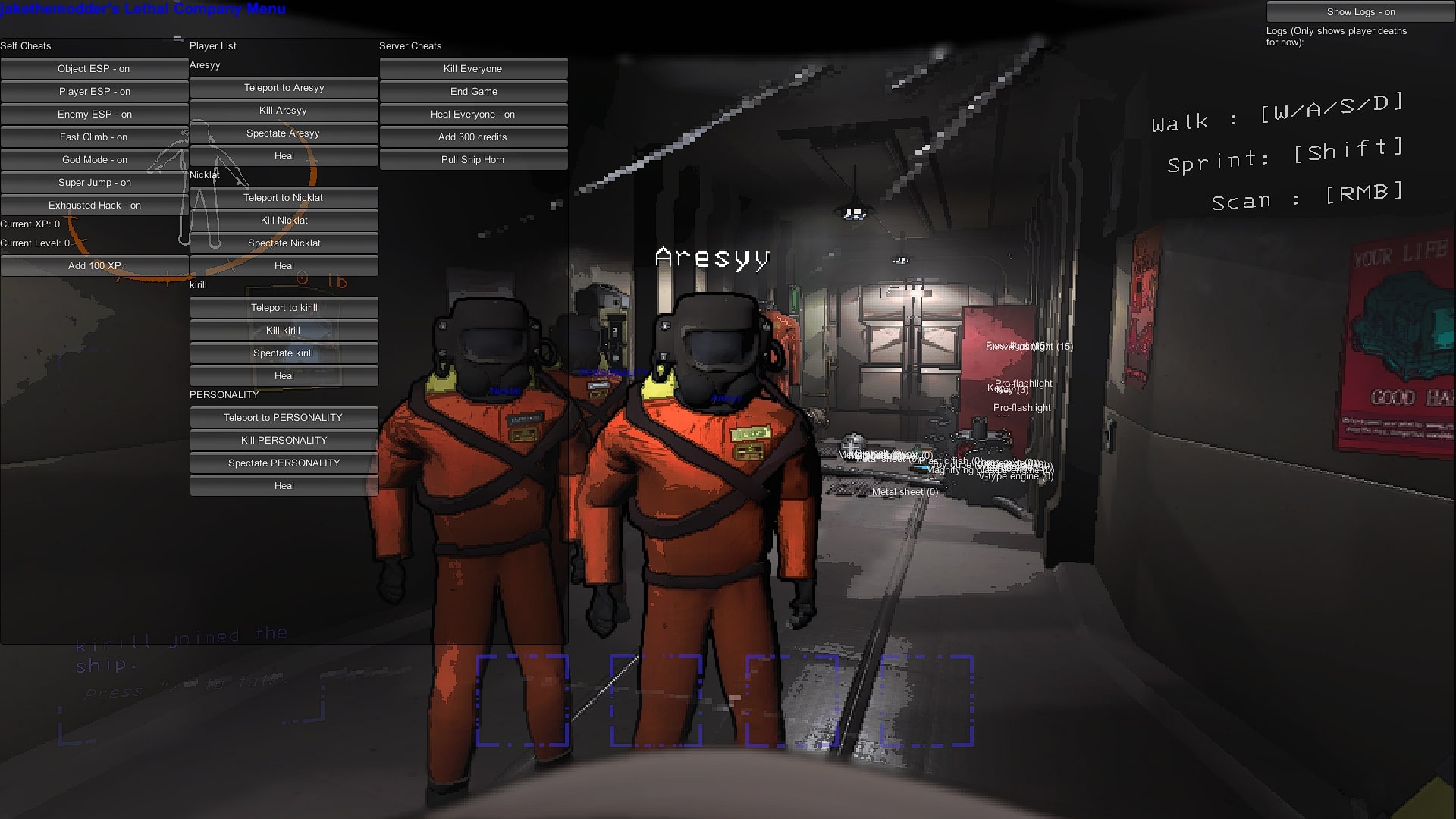This screenshot has width=1456, height=819.
Task: Disable God Mode
Action: click(x=94, y=160)
